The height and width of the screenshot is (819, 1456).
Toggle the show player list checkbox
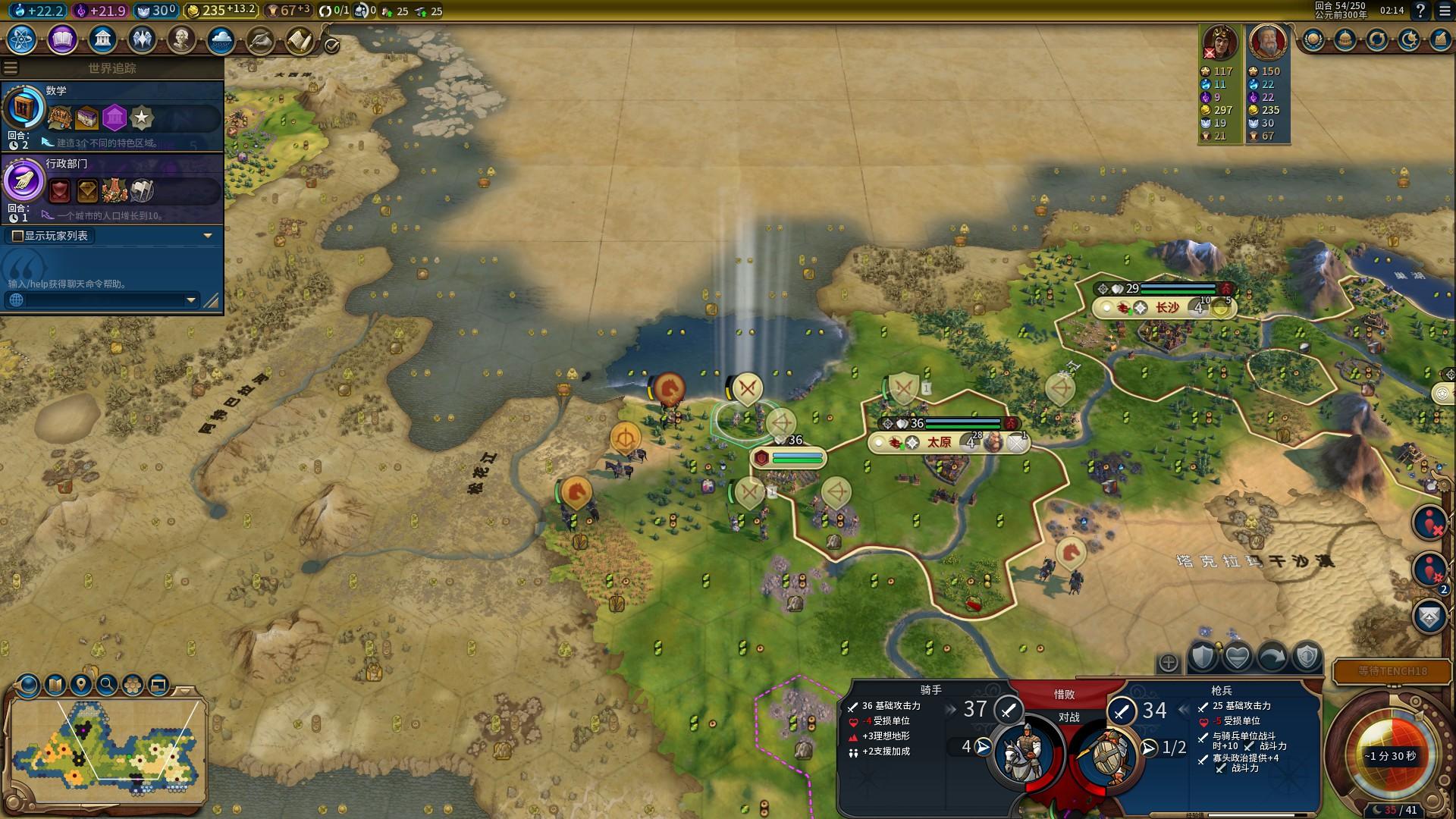[x=17, y=236]
